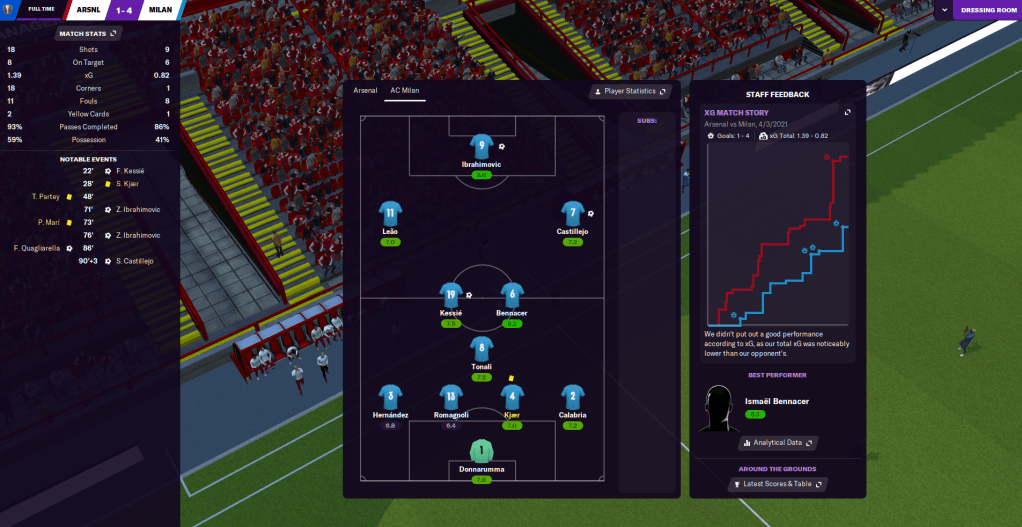
Task: Select Leão's number 11 shirt
Action: [390, 213]
